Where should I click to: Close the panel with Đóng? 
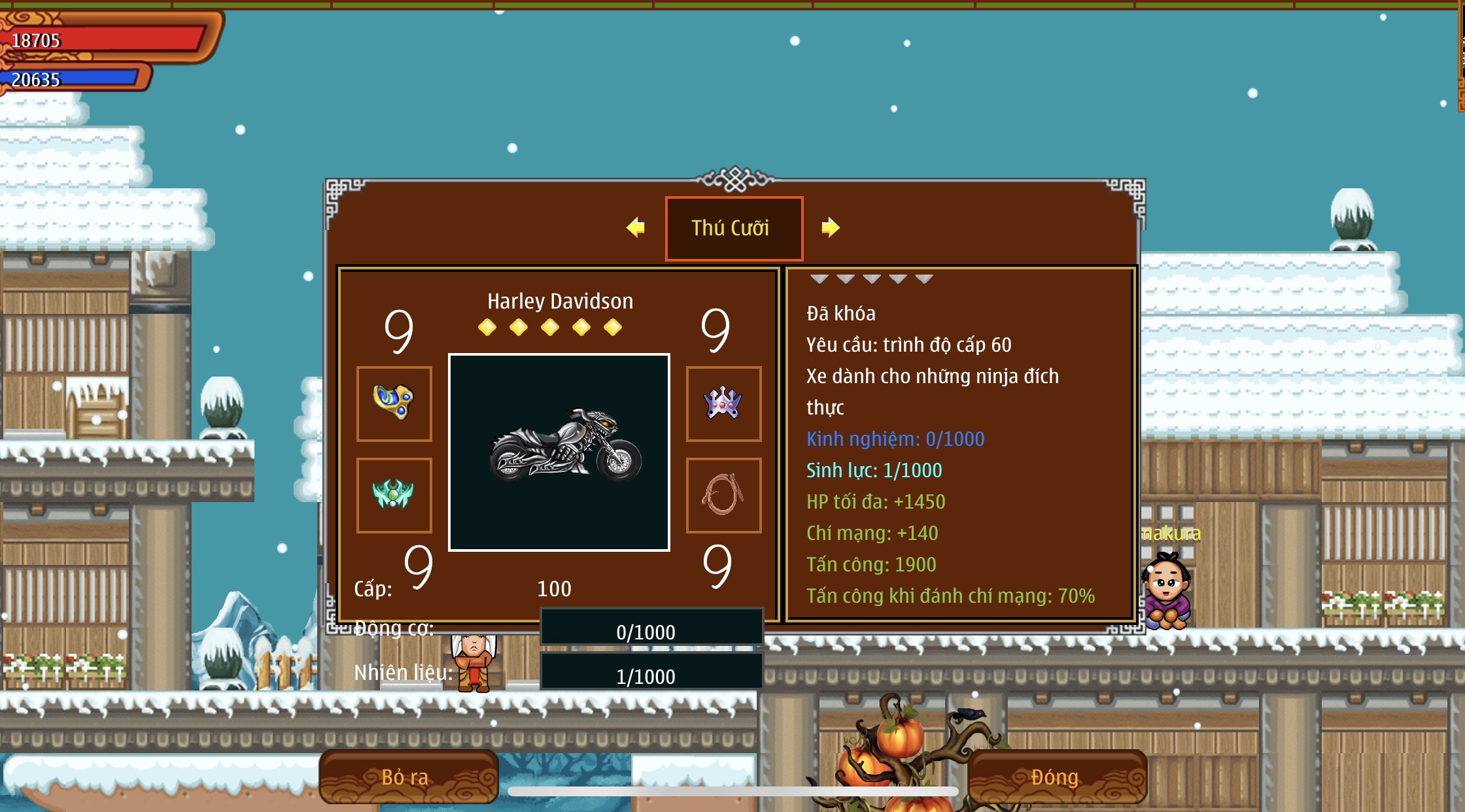tap(1056, 777)
